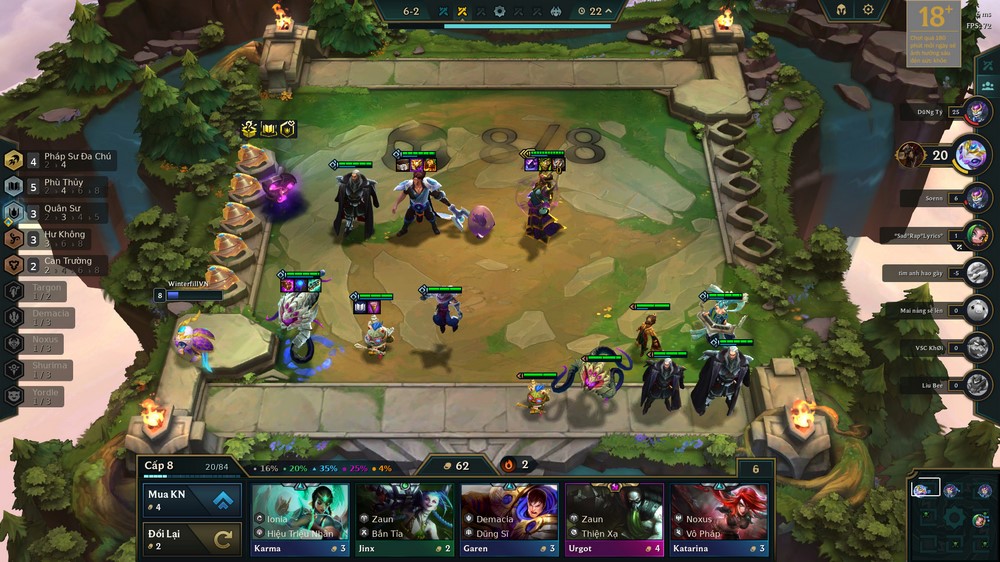Select the Quân Sư trait entry
The height and width of the screenshot is (562, 1000).
(60, 212)
